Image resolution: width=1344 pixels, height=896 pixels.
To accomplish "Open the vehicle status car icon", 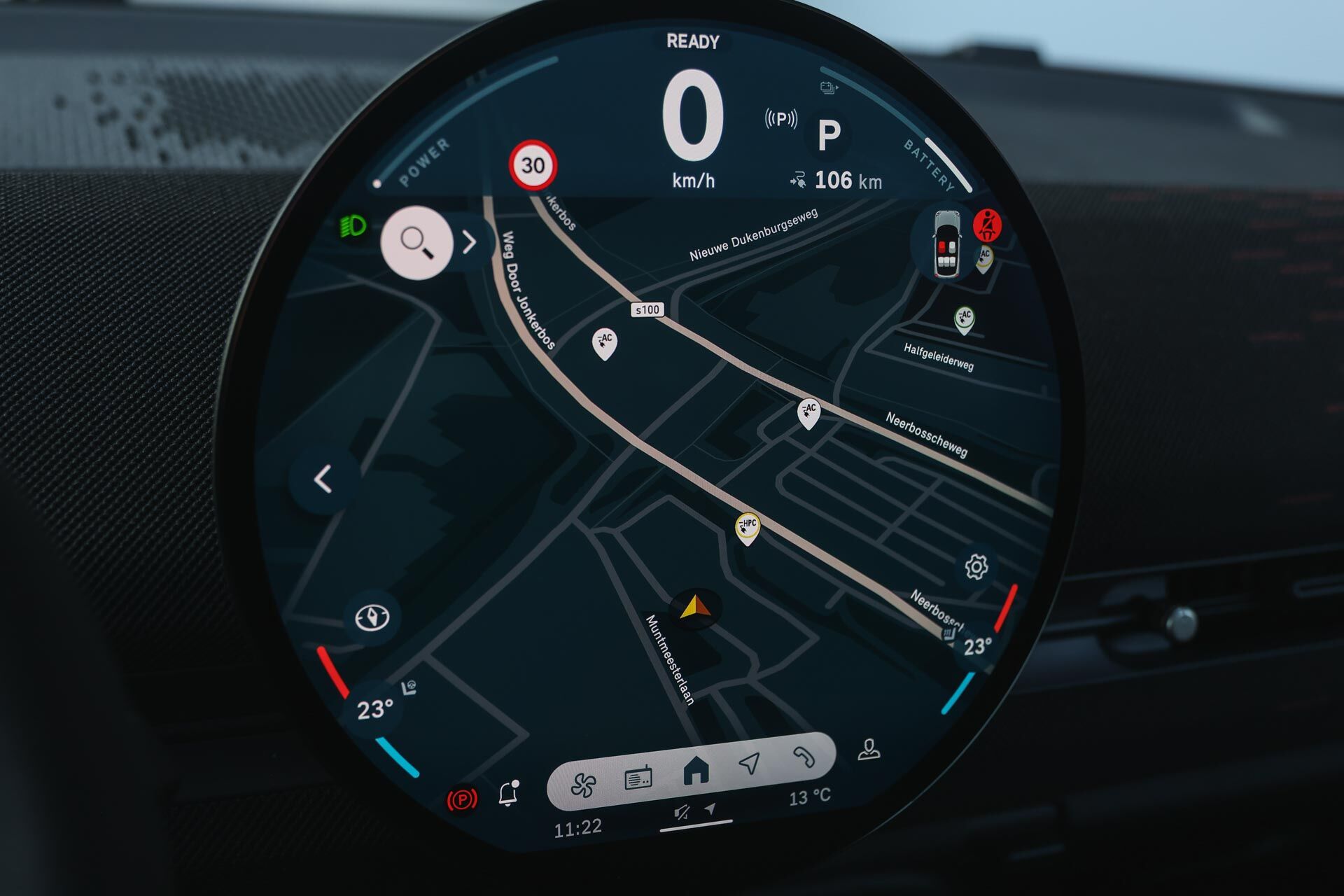I will pos(946,244).
